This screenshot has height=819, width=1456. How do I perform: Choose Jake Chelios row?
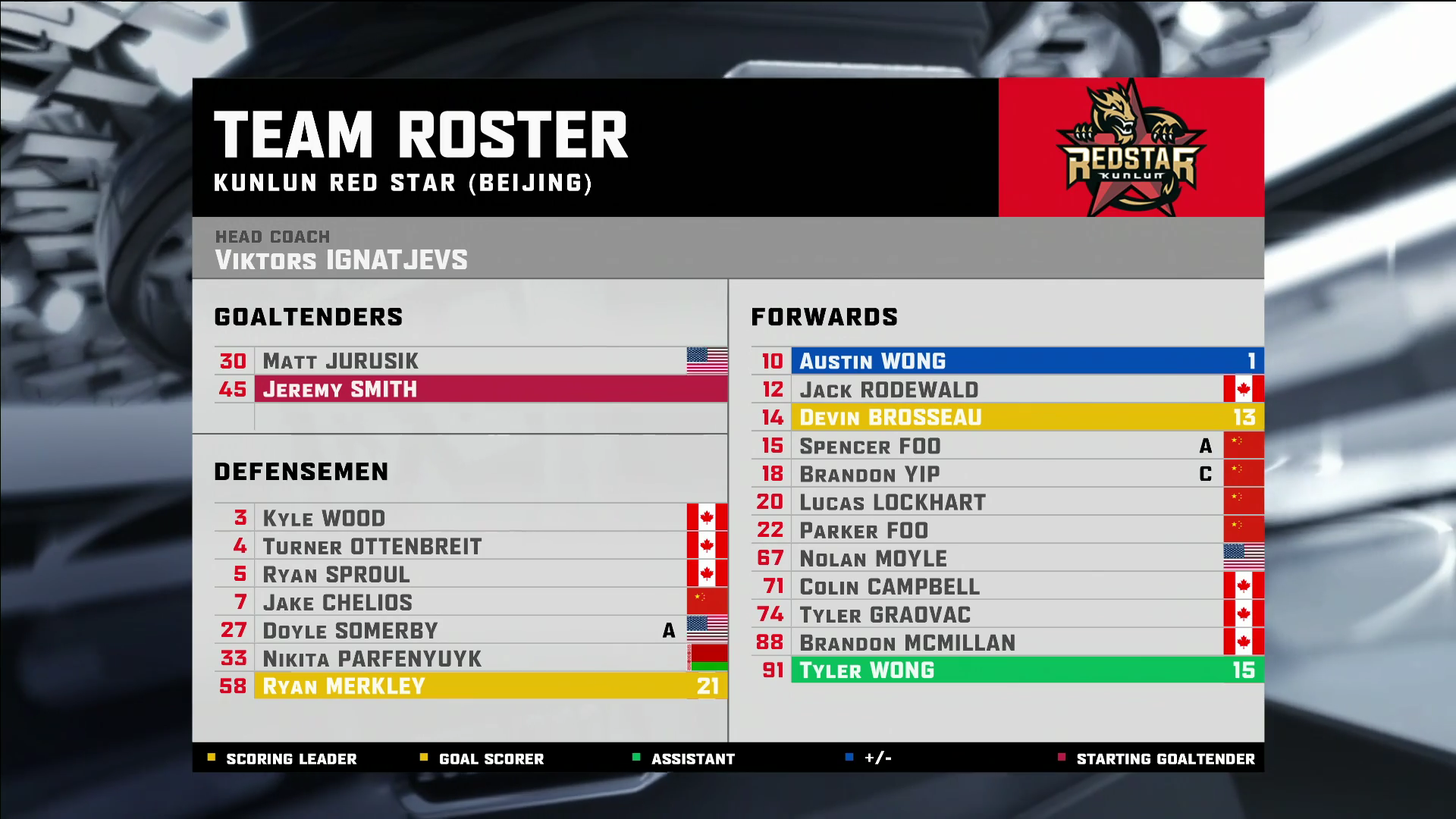coord(470,602)
